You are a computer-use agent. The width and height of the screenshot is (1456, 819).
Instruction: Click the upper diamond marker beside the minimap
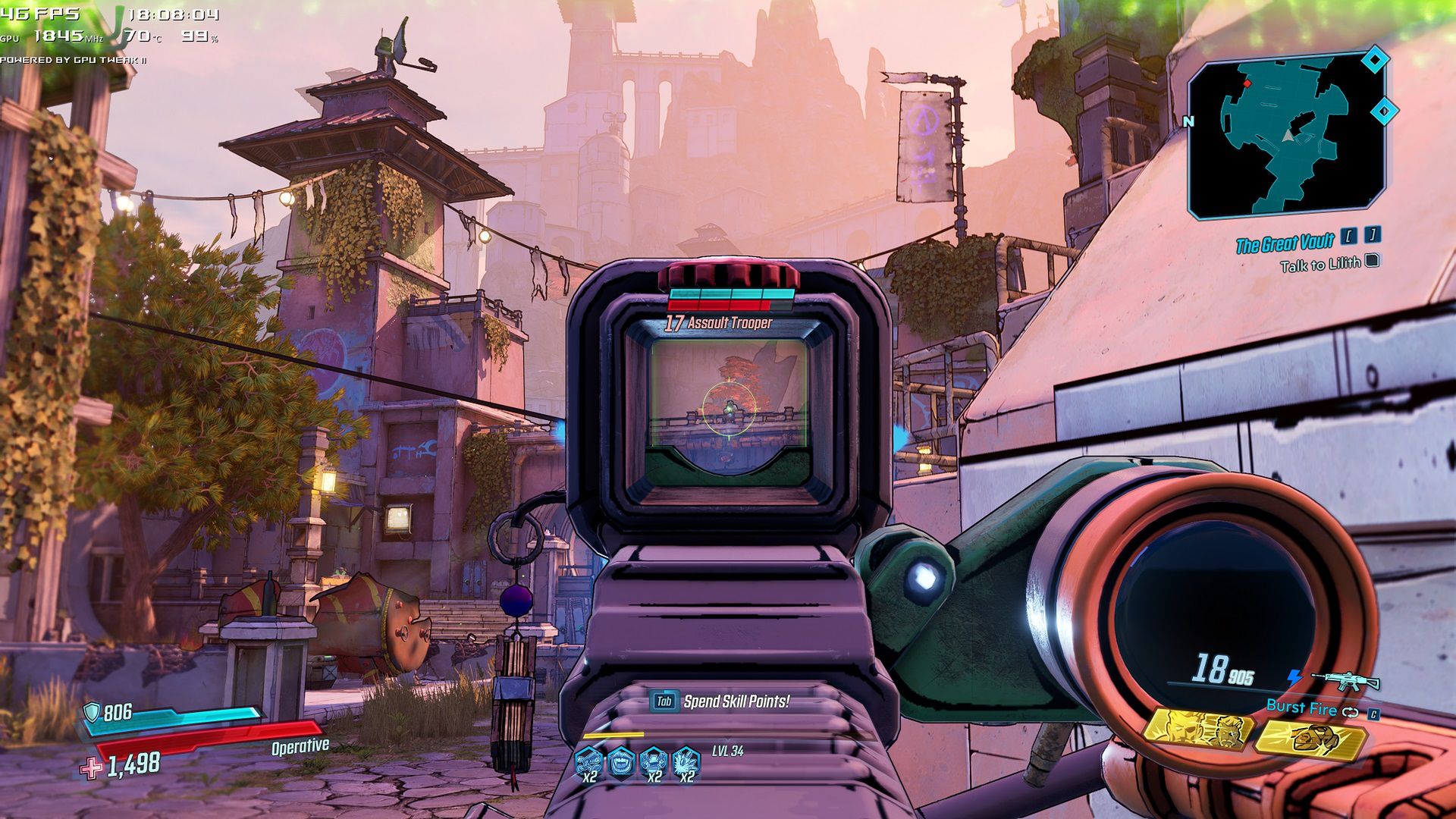1375,60
